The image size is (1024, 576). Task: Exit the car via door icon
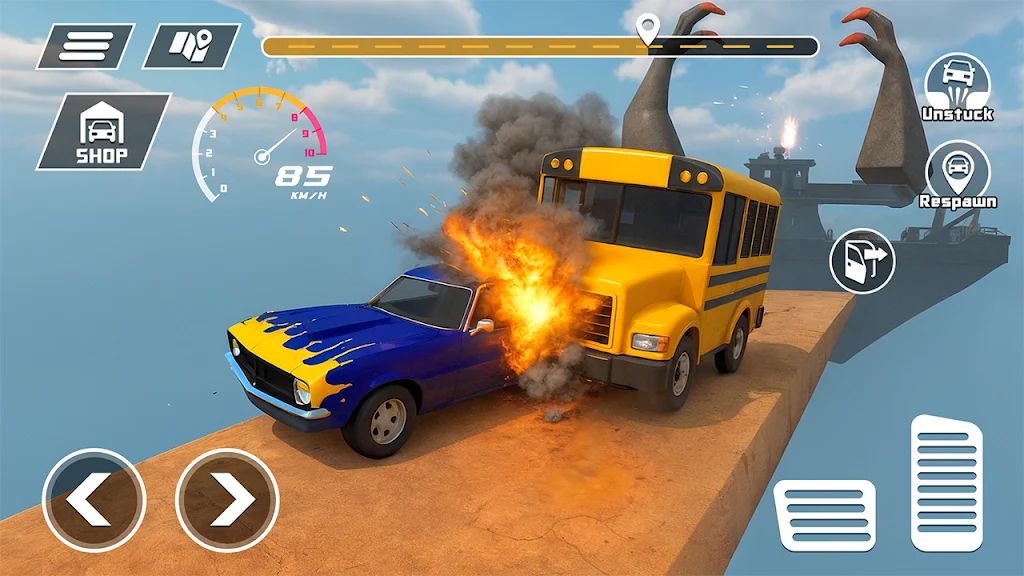click(862, 261)
